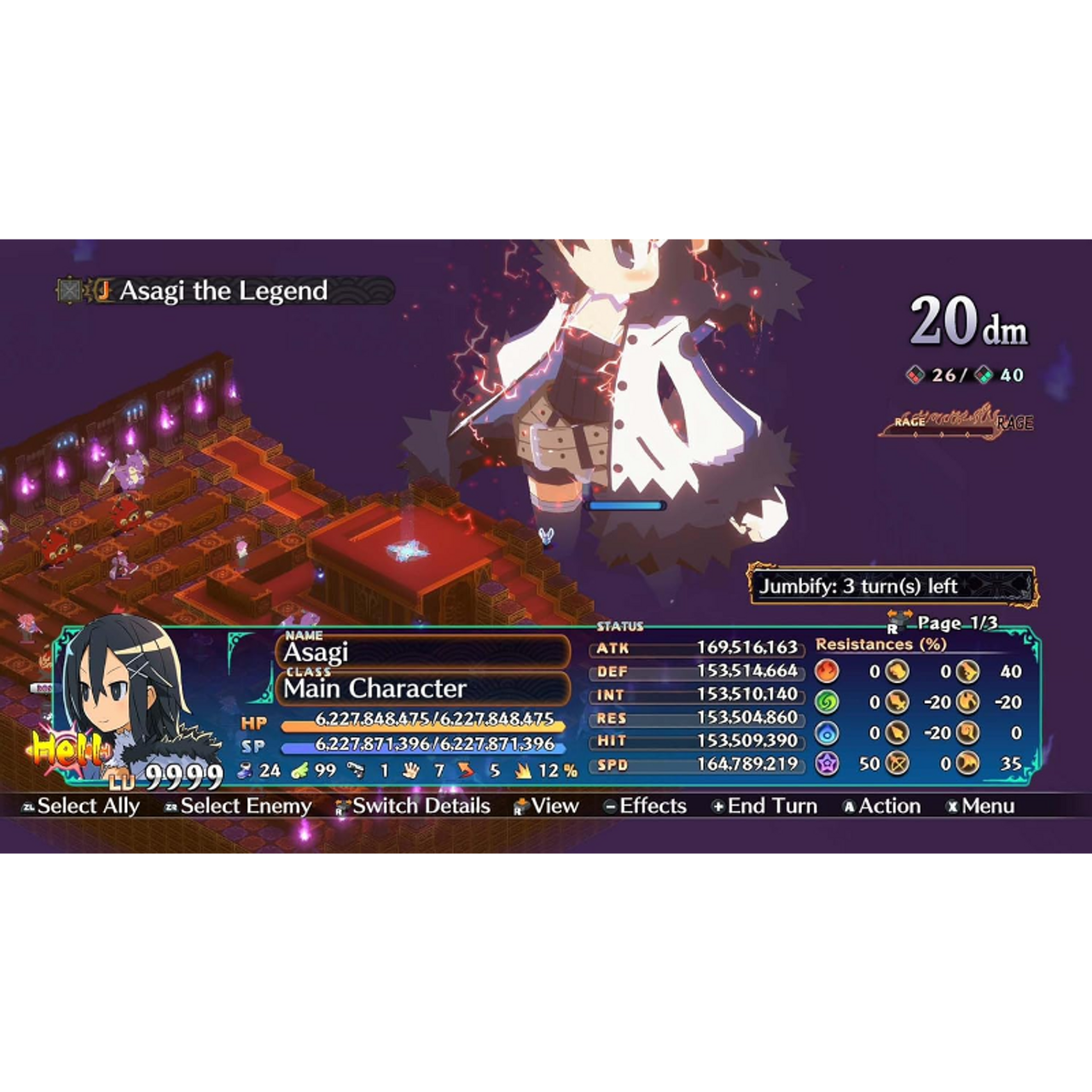Click the Rage gauge

955,421
